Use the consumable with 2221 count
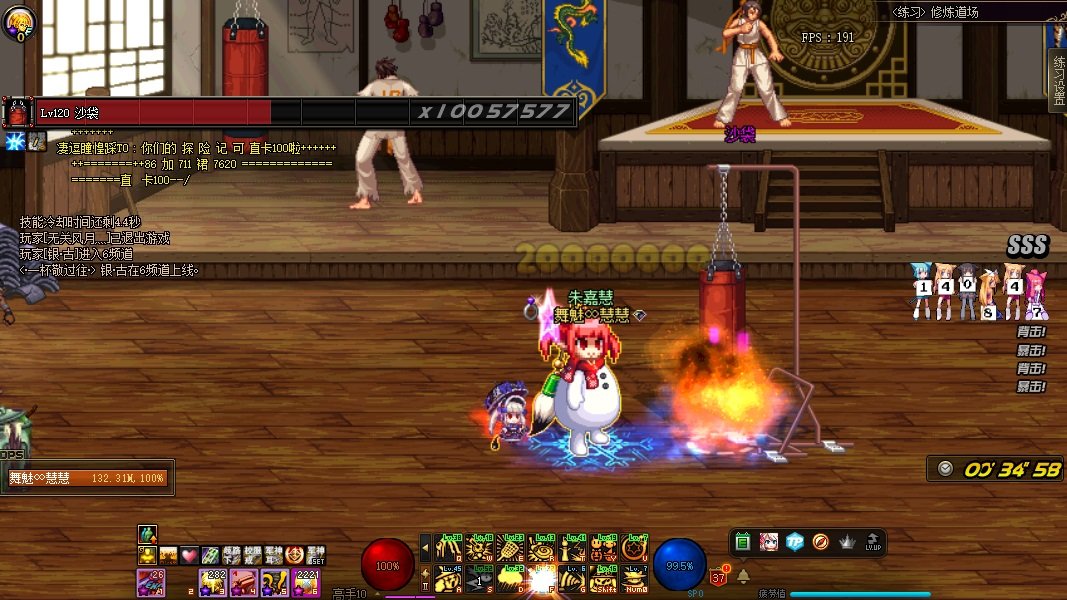 click(x=305, y=581)
